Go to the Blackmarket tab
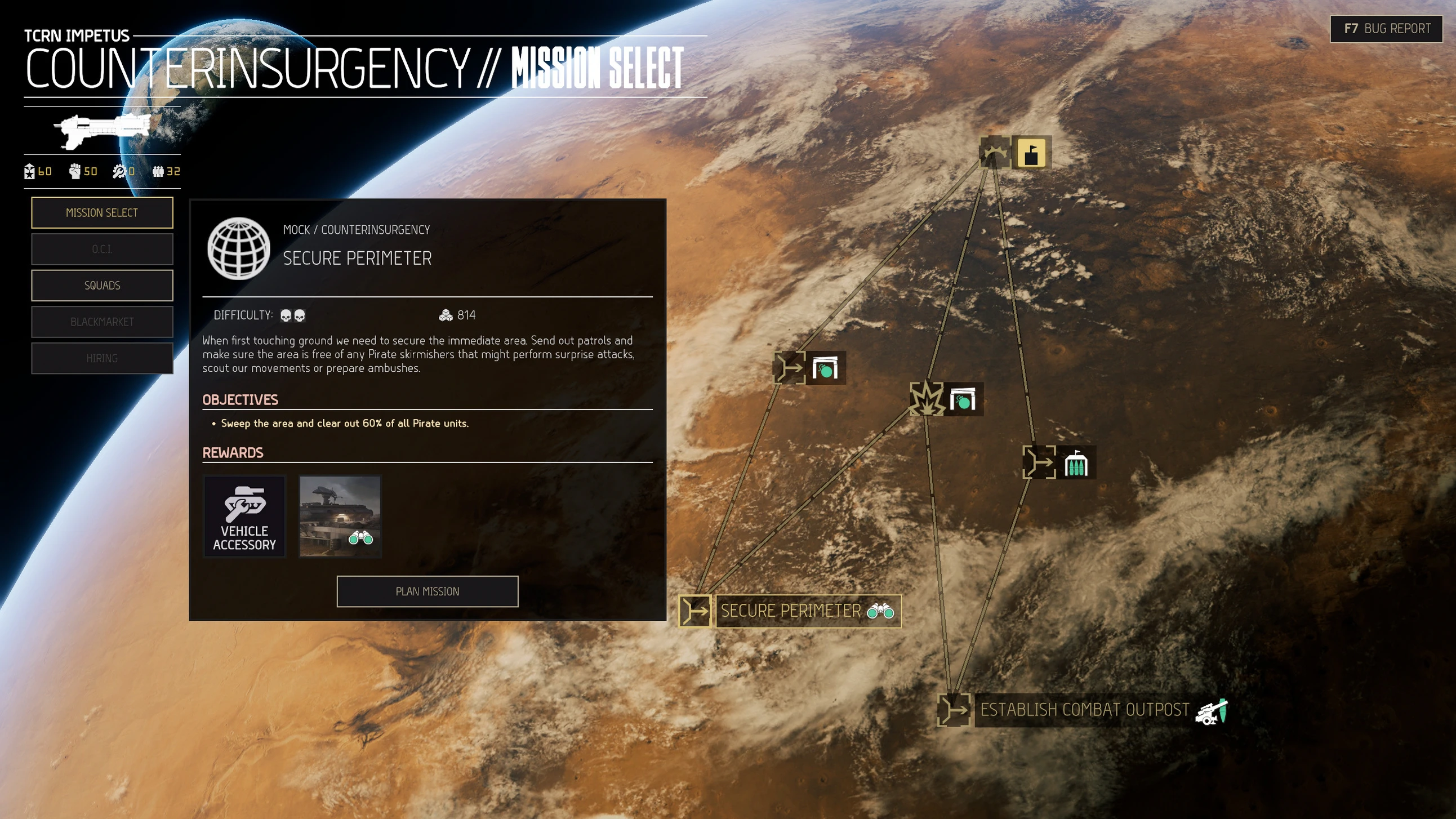1456x819 pixels. (x=102, y=322)
